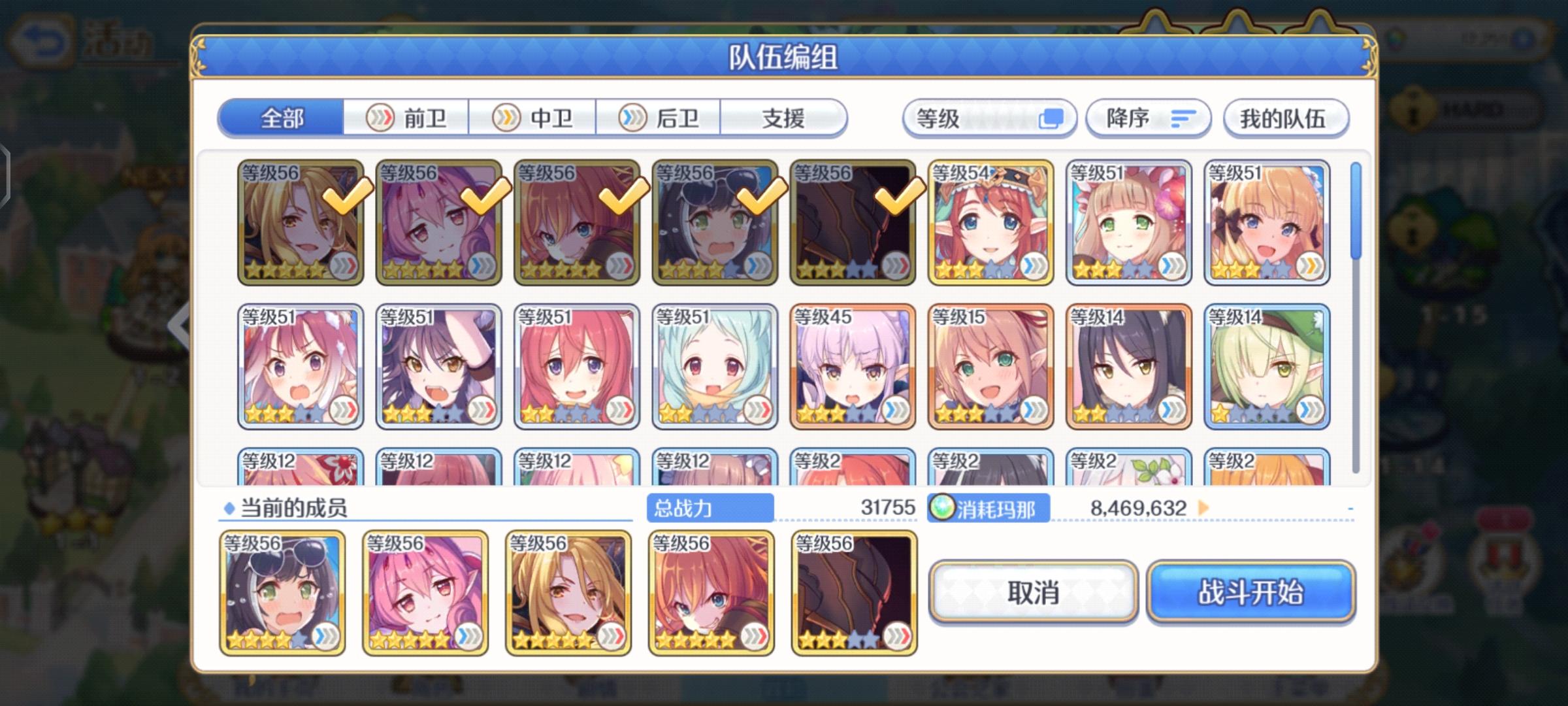Switch to the 后卫 tab
The height and width of the screenshot is (706, 1568).
pyautogui.click(x=657, y=118)
